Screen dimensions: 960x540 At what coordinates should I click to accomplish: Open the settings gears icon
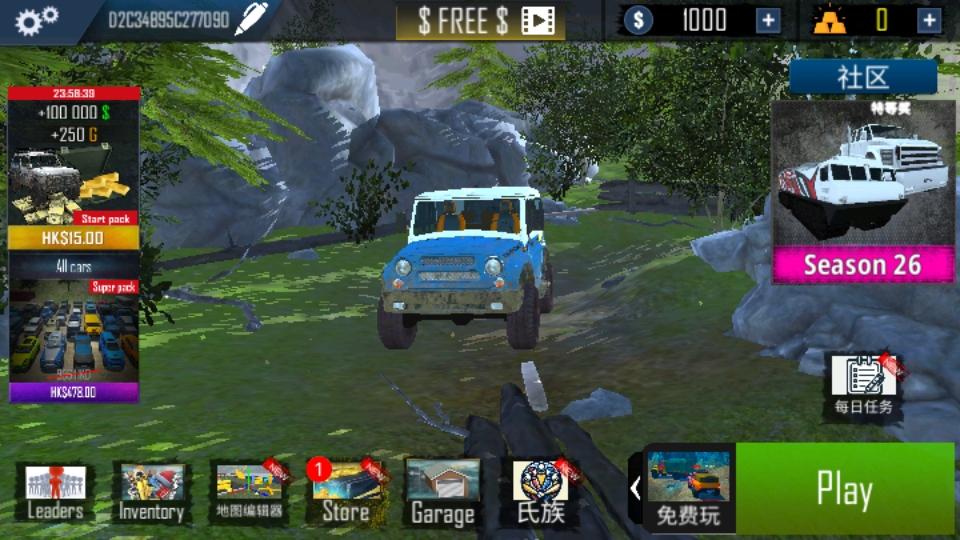(36, 20)
